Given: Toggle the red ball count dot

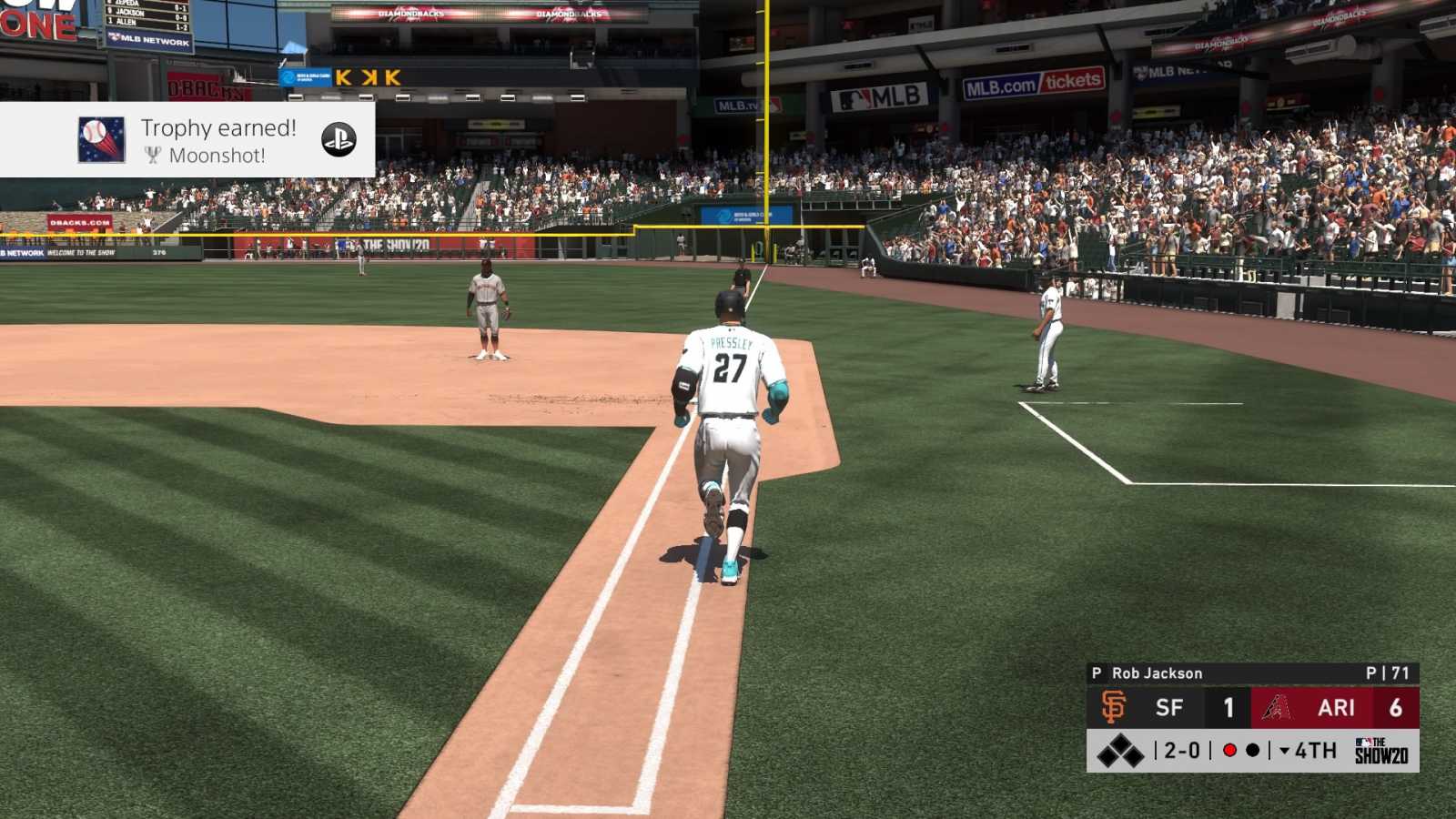Looking at the screenshot, I should tap(1230, 749).
